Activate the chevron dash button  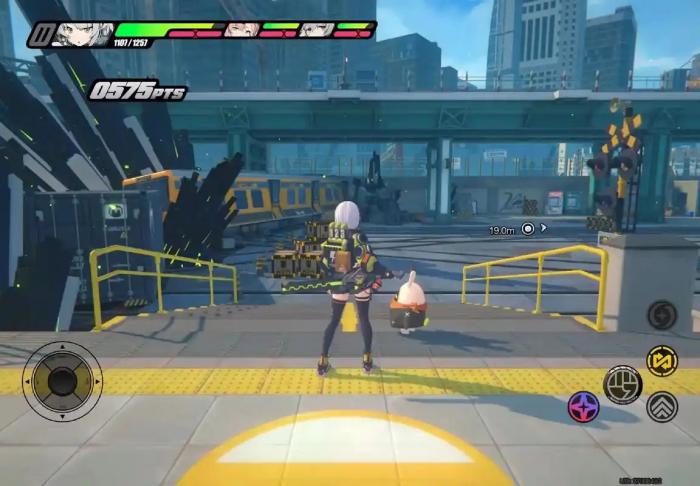pos(661,406)
